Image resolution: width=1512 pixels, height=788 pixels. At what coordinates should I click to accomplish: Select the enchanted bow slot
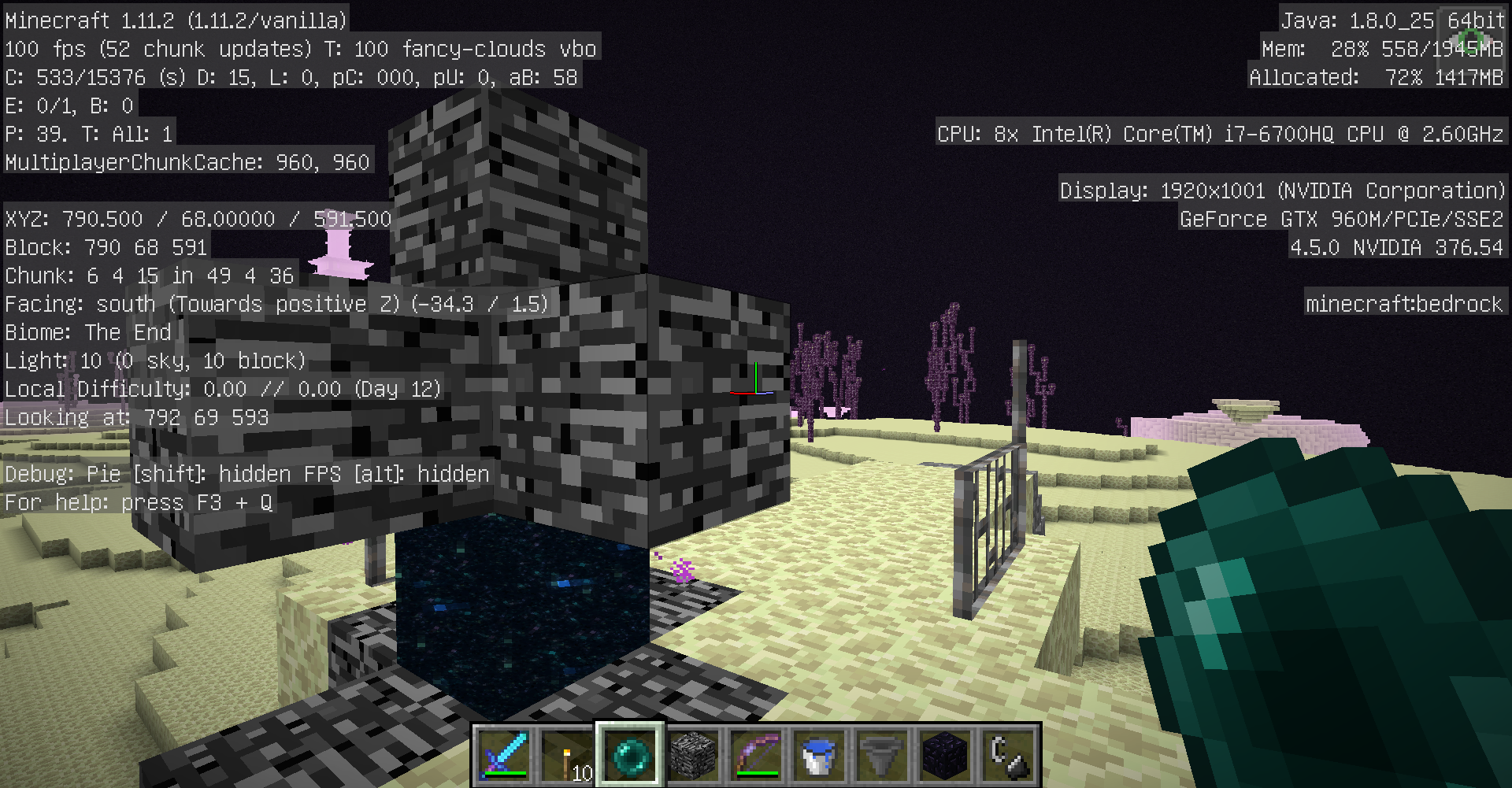click(x=756, y=754)
